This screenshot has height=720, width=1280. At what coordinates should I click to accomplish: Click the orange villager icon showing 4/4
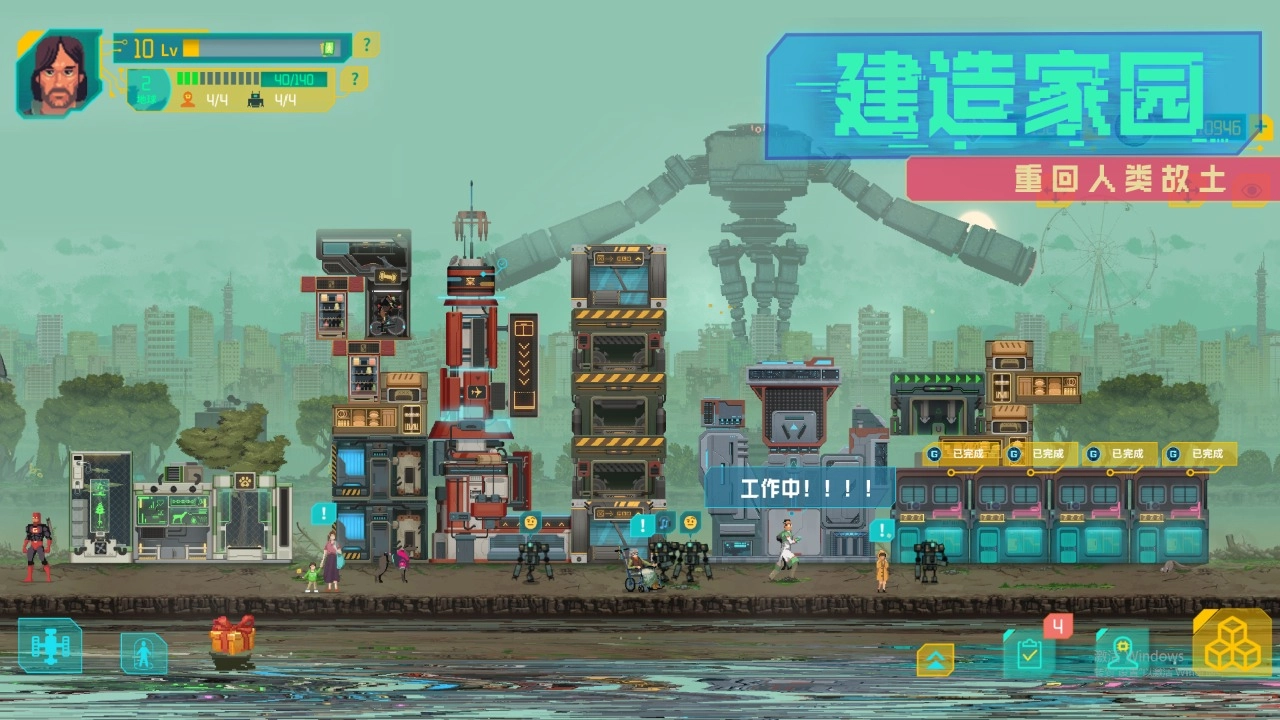198,100
